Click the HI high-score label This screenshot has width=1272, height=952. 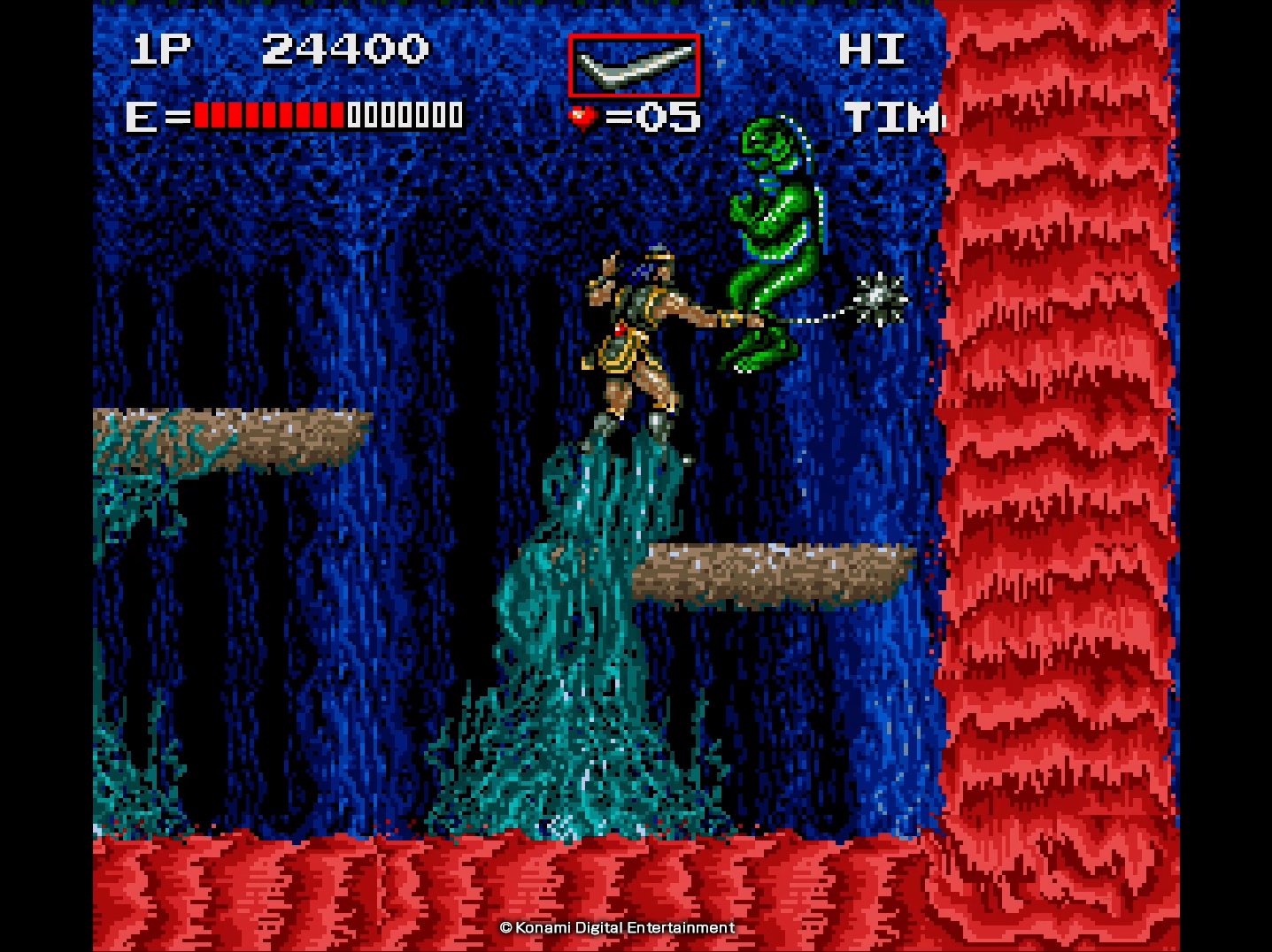pos(873,50)
